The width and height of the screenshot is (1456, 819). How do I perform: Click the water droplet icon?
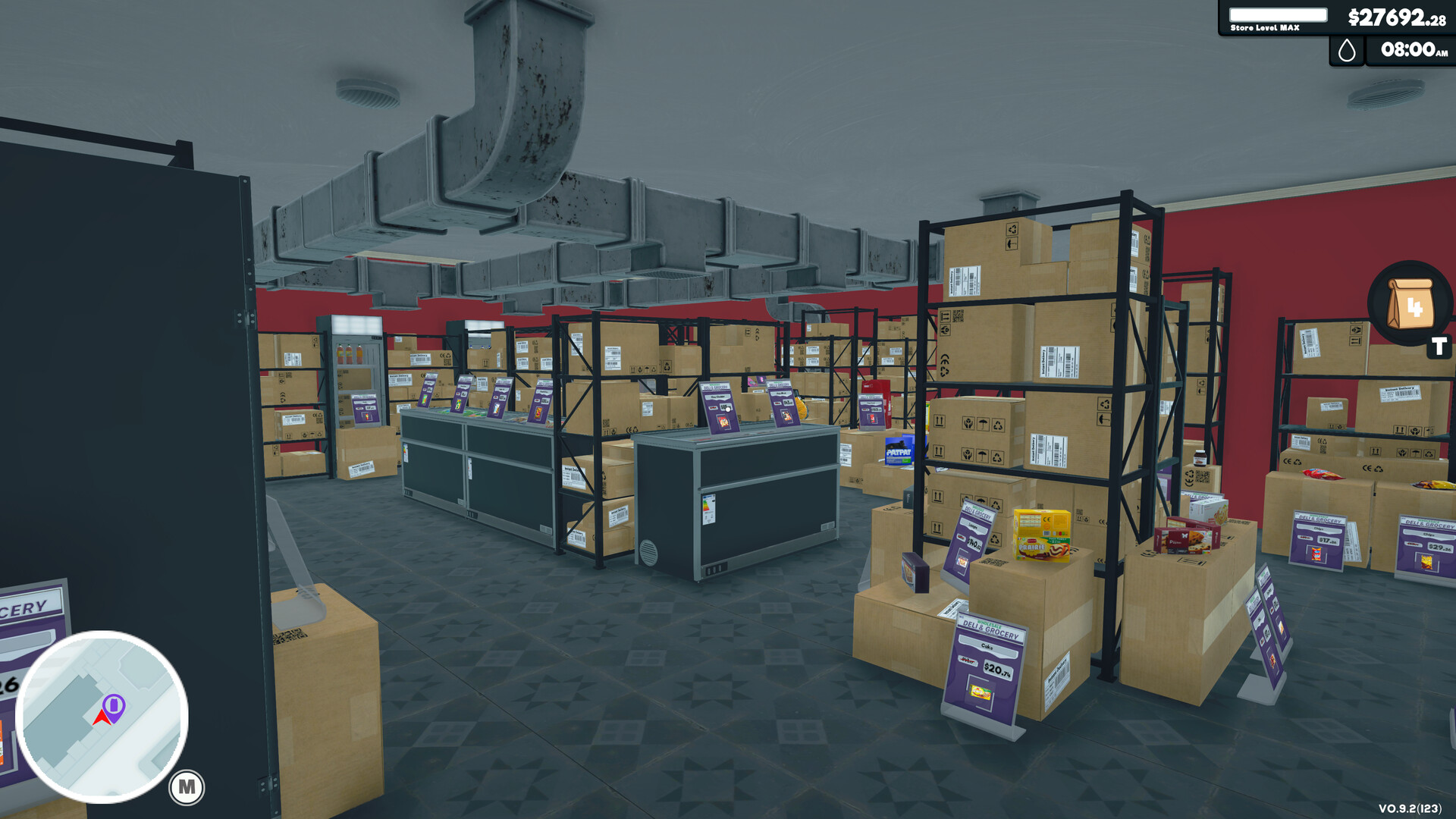point(1346,52)
